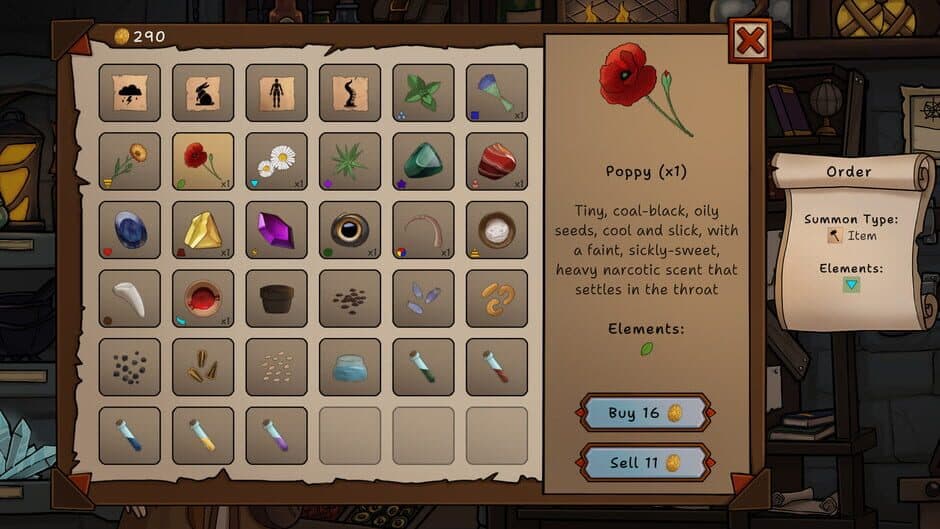Select the yellow gold crystal slot
Viewport: 940px width, 529px height.
203,230
